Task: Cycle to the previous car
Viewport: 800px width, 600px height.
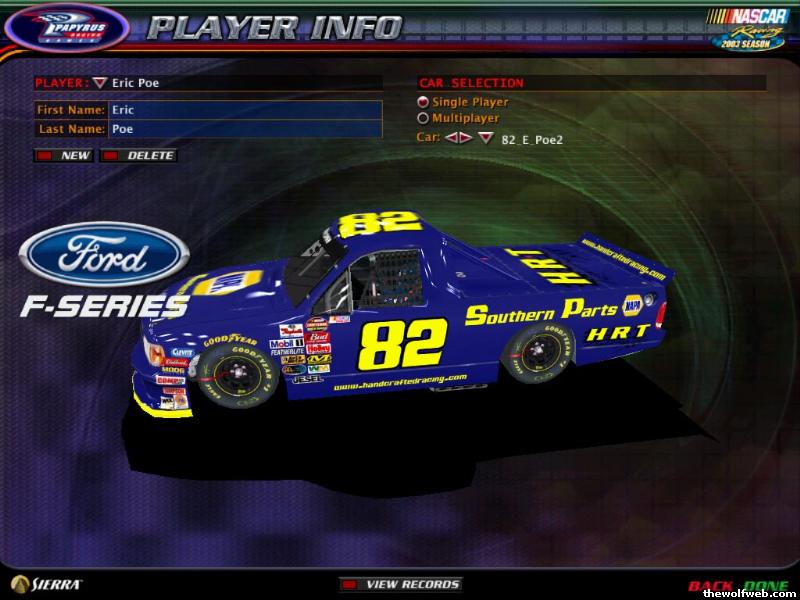Action: coord(451,138)
